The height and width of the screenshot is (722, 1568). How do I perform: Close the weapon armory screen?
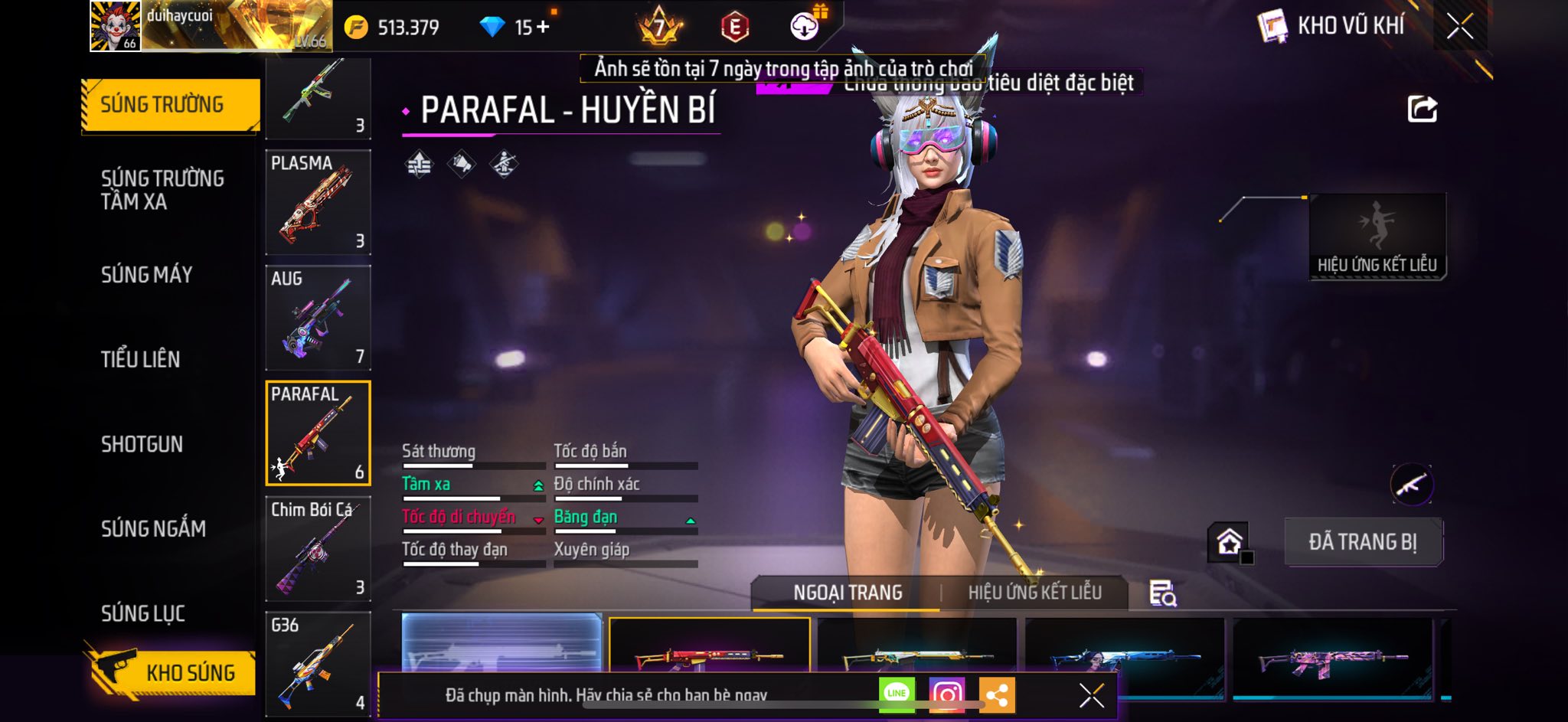[x=1459, y=27]
